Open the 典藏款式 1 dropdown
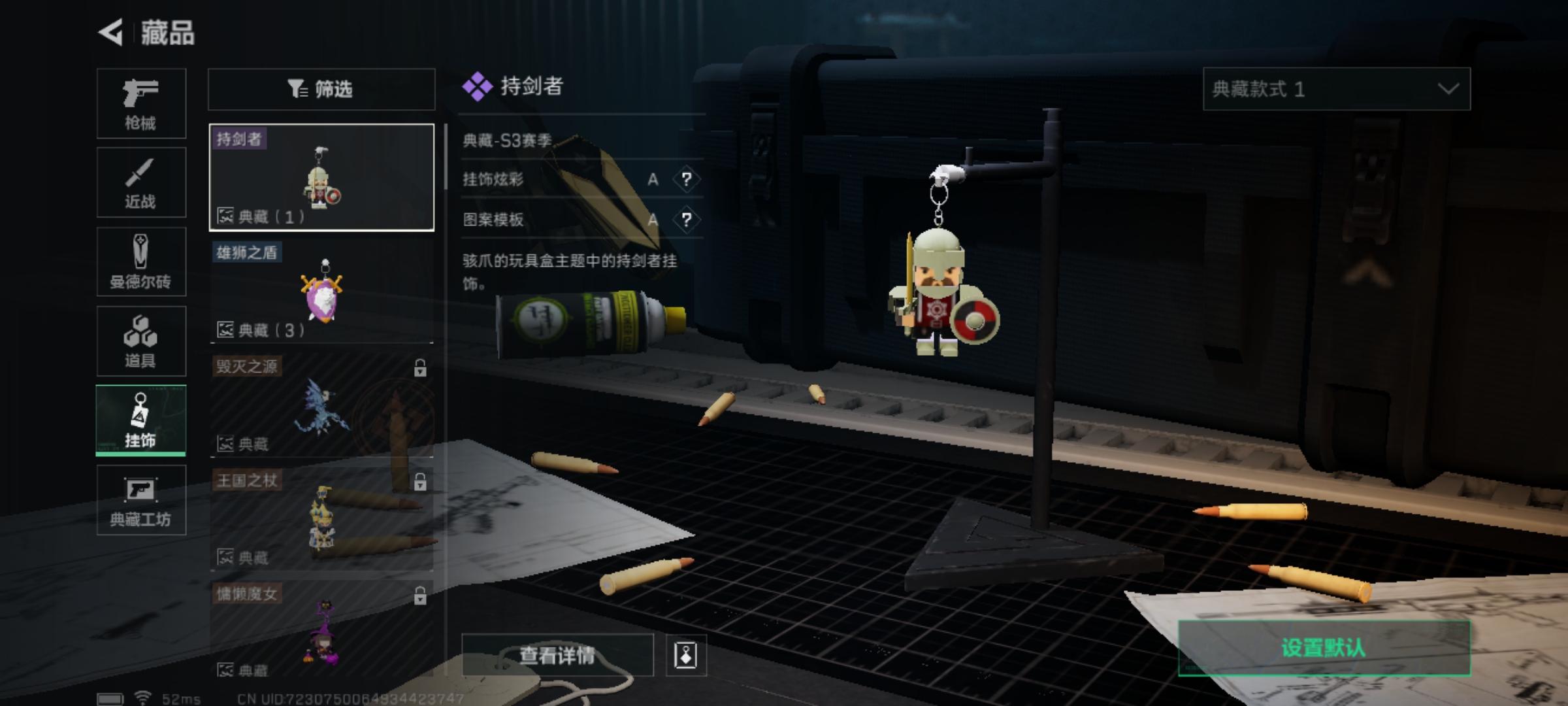 [1336, 89]
